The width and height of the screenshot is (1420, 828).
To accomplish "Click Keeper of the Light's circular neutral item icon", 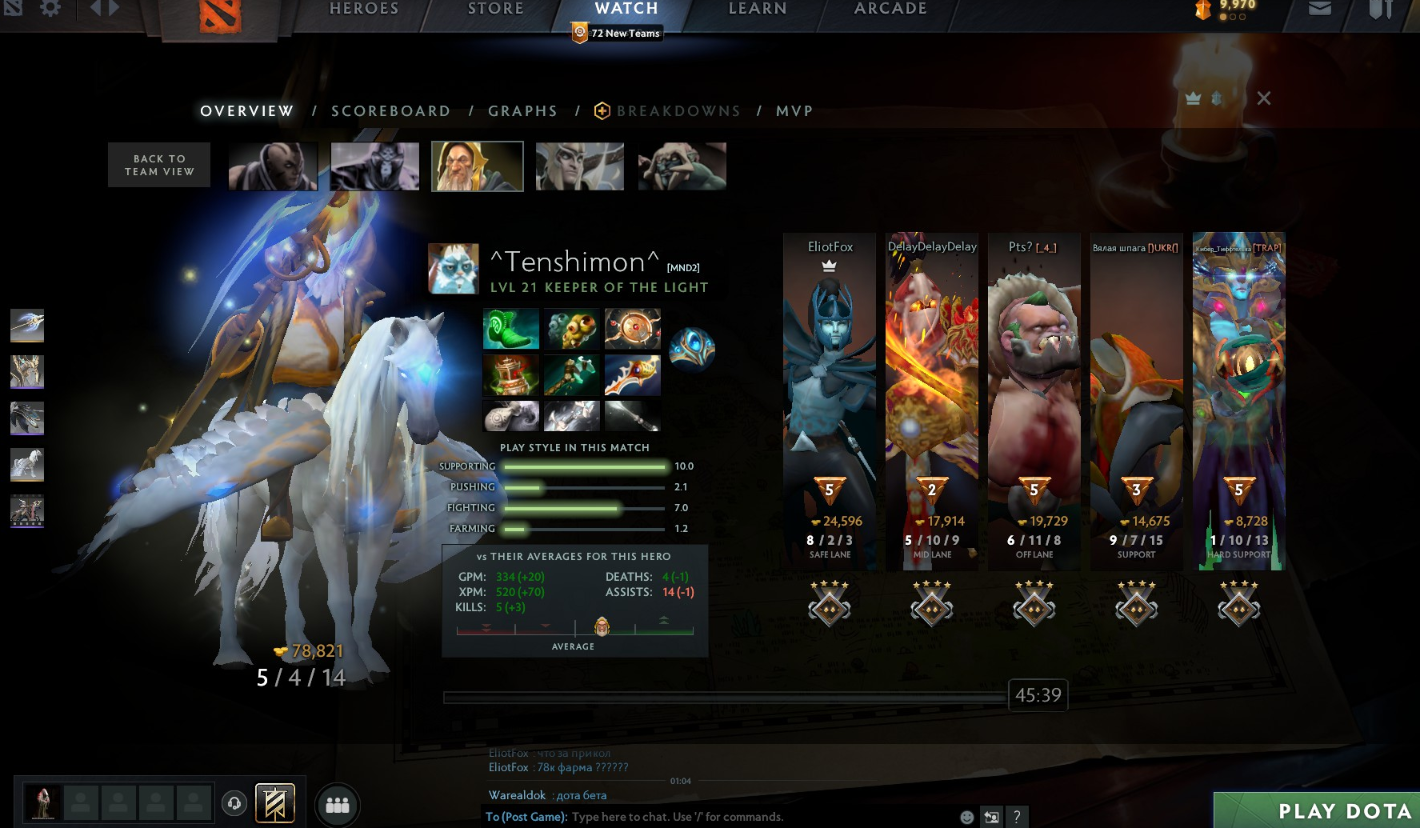I will click(693, 349).
